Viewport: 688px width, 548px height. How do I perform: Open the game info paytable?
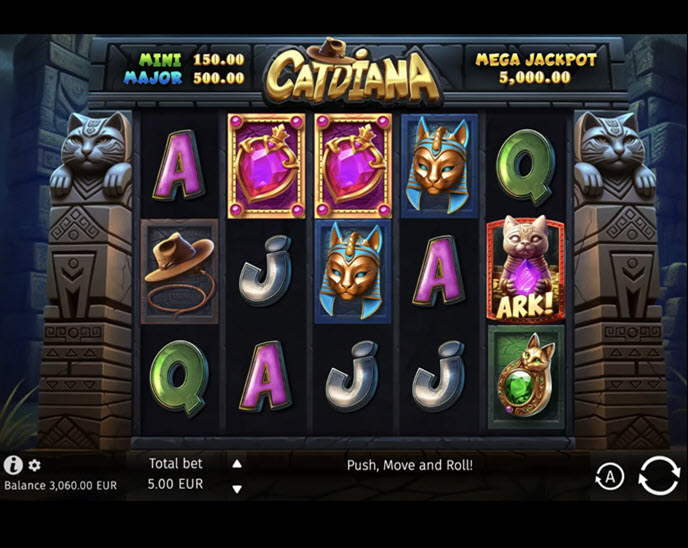(x=13, y=465)
